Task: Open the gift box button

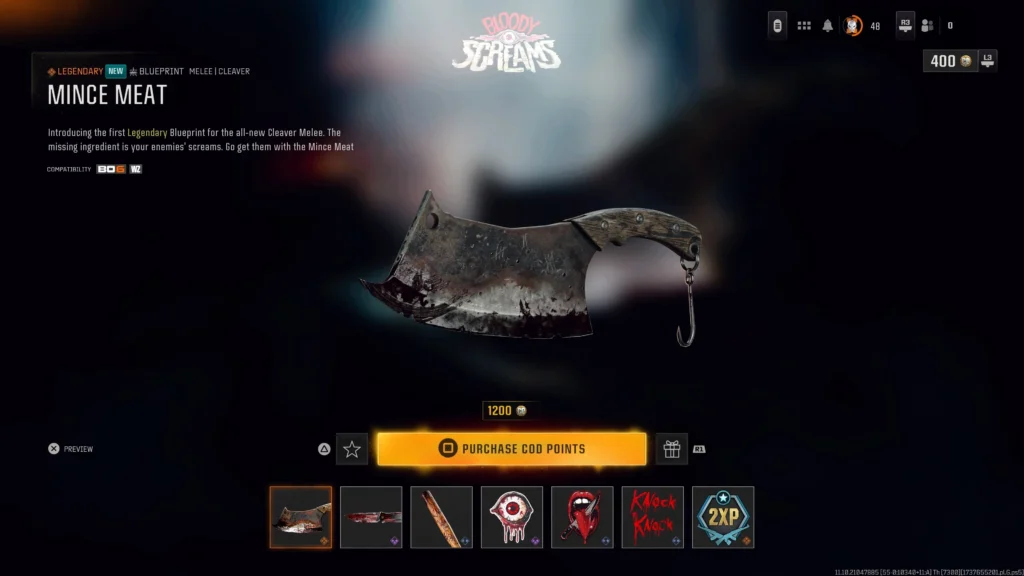Action: click(671, 449)
